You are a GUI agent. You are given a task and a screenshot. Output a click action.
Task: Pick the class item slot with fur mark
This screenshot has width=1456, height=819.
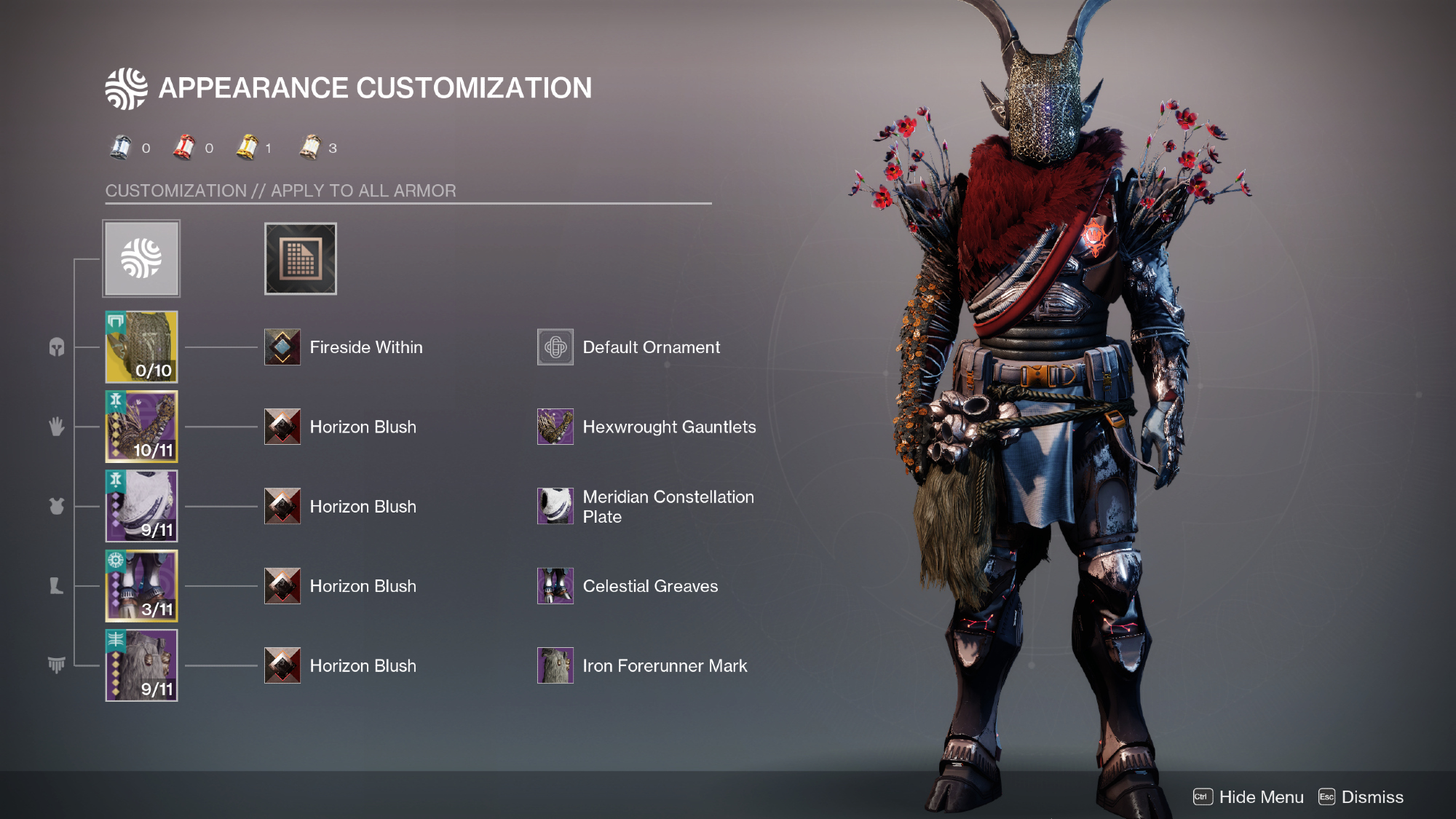(141, 665)
